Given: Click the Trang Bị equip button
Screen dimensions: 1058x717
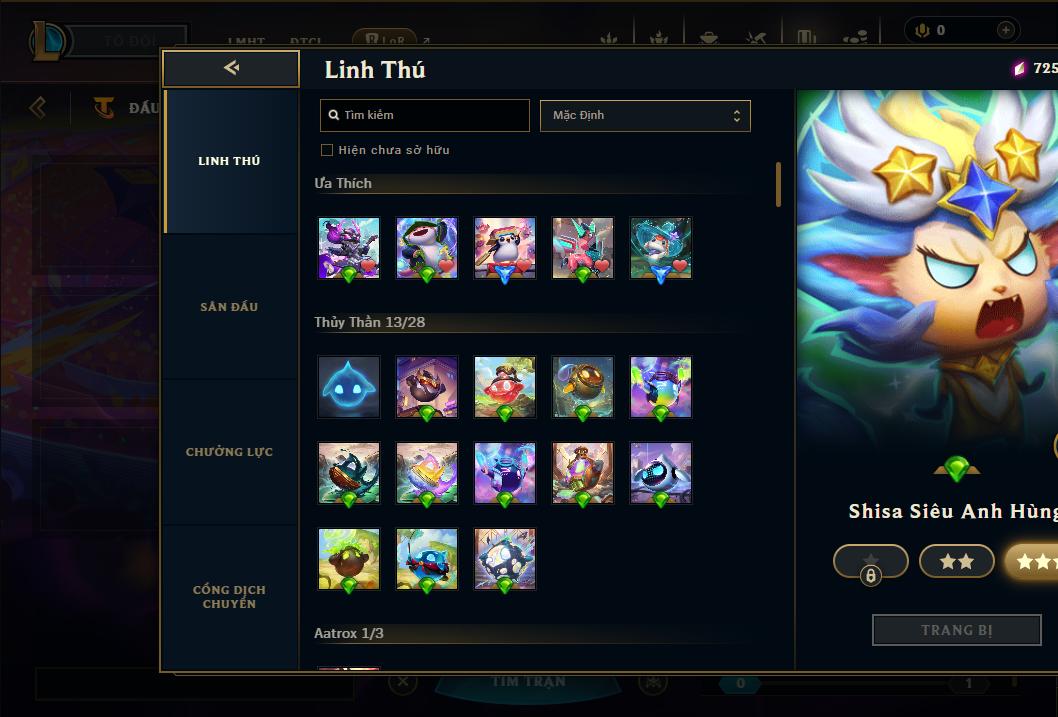Looking at the screenshot, I should (957, 630).
